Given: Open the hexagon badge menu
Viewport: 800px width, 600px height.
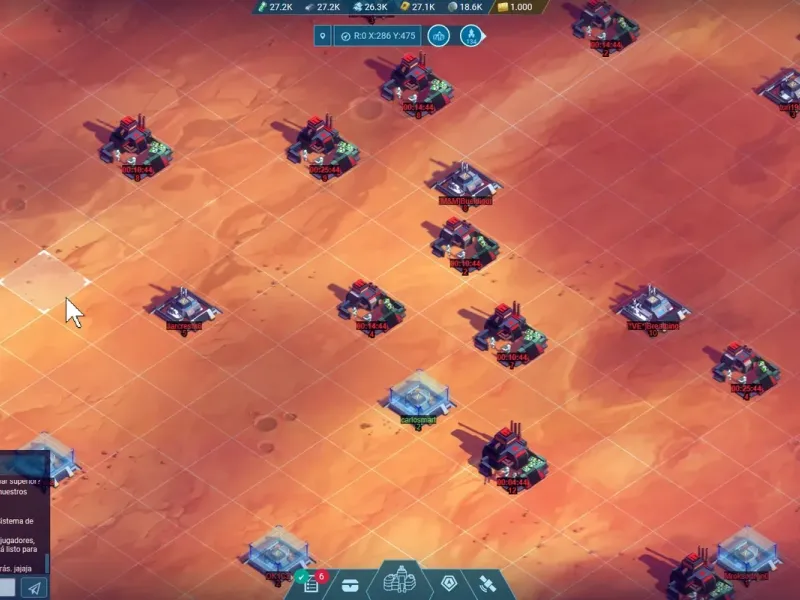Looking at the screenshot, I should [449, 584].
